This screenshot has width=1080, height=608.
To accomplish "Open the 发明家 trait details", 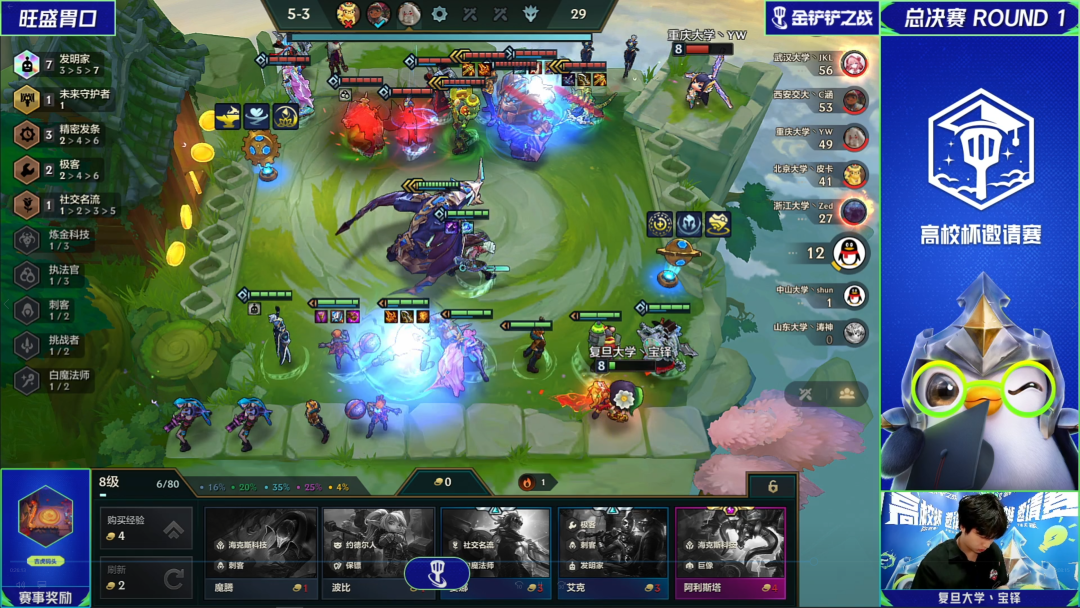I will [60, 65].
